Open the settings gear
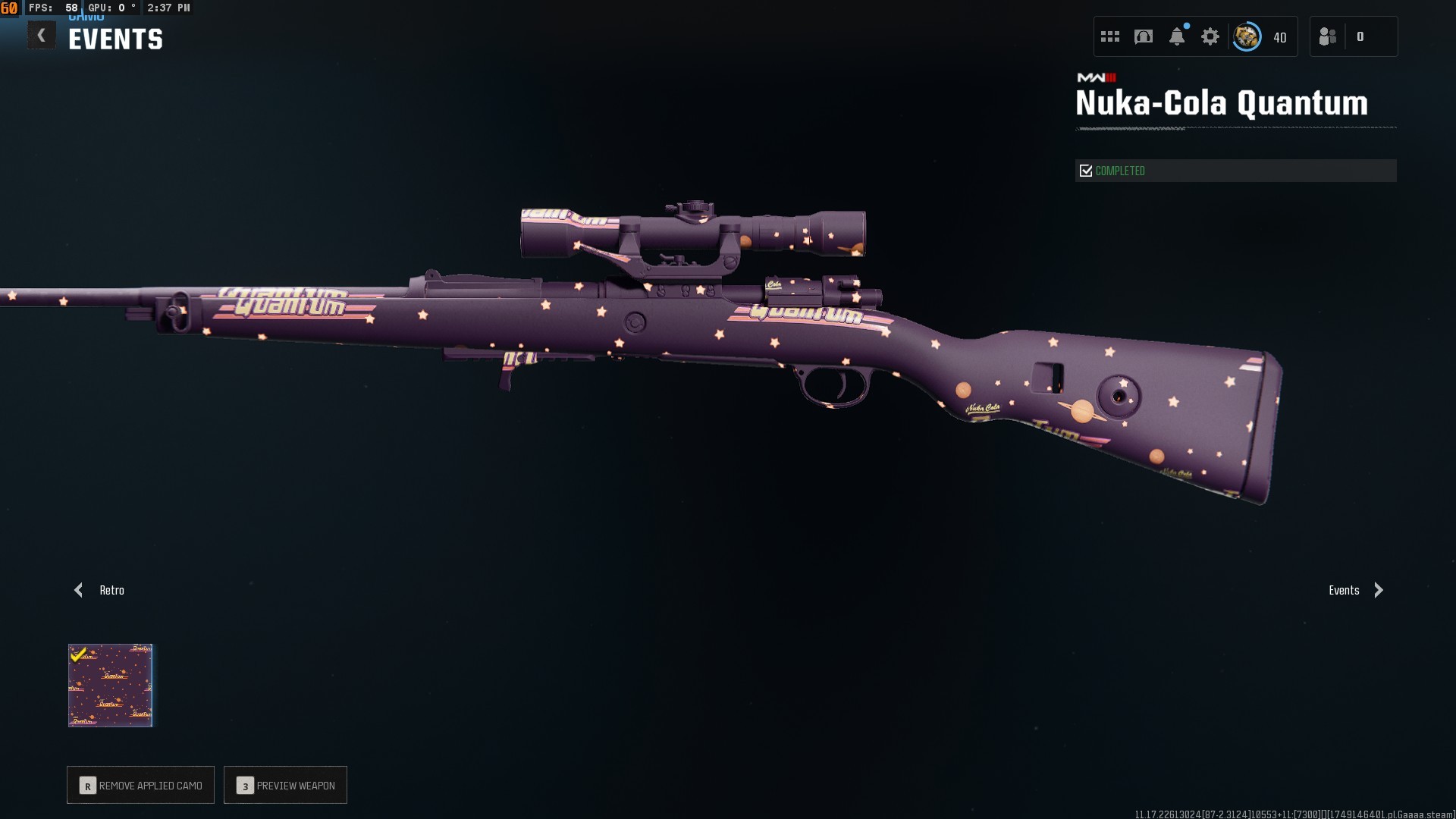The width and height of the screenshot is (1456, 819). (1210, 36)
